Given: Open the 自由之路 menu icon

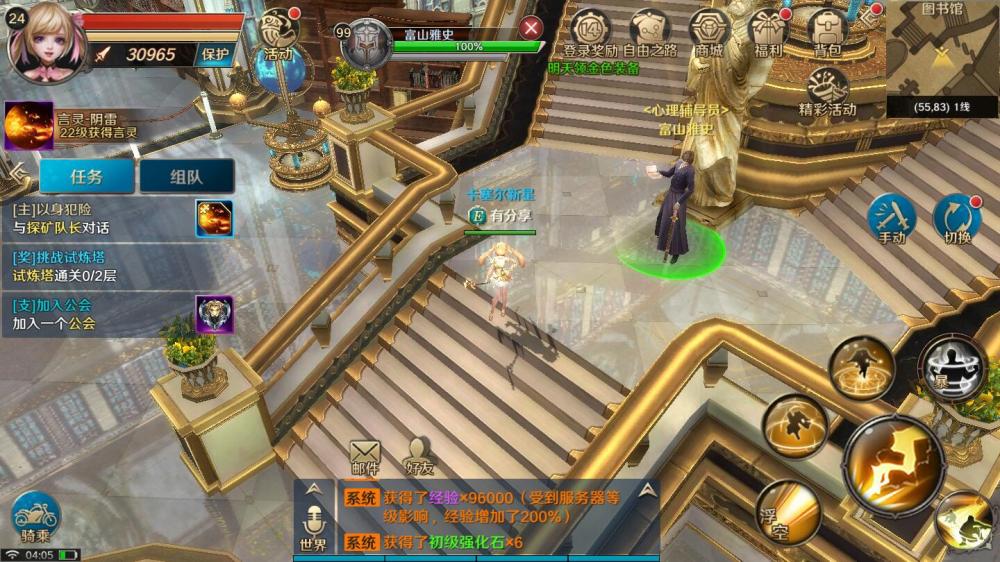Looking at the screenshot, I should [650, 31].
